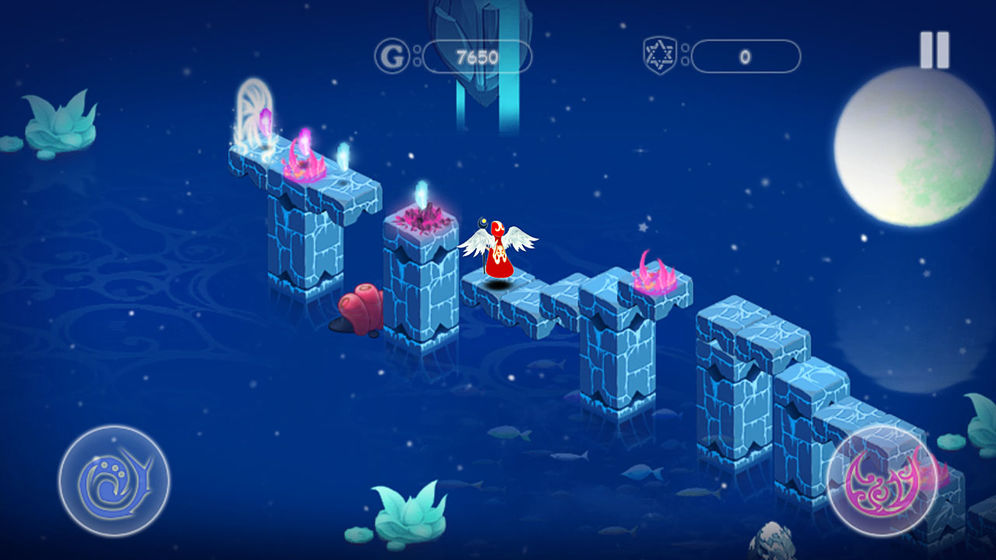Activate the pink flame ability button
Screen dimensions: 996x560
(881, 482)
